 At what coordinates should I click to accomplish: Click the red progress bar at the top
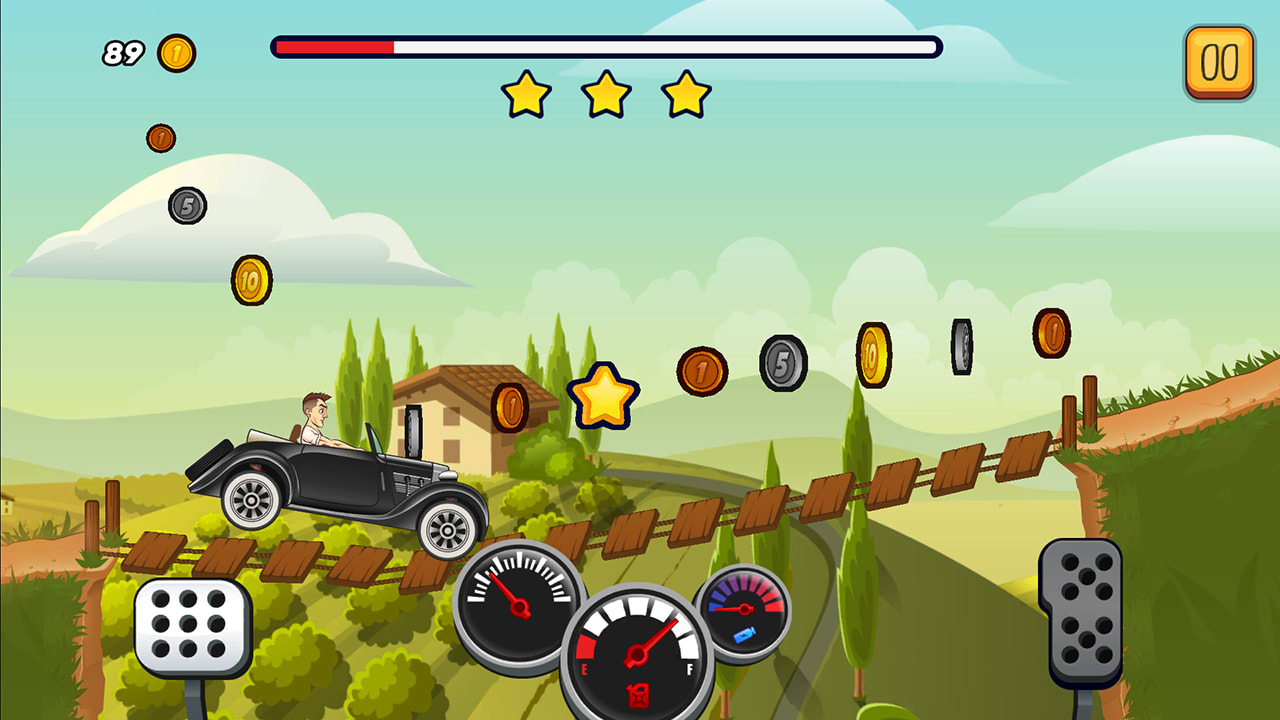click(335, 44)
